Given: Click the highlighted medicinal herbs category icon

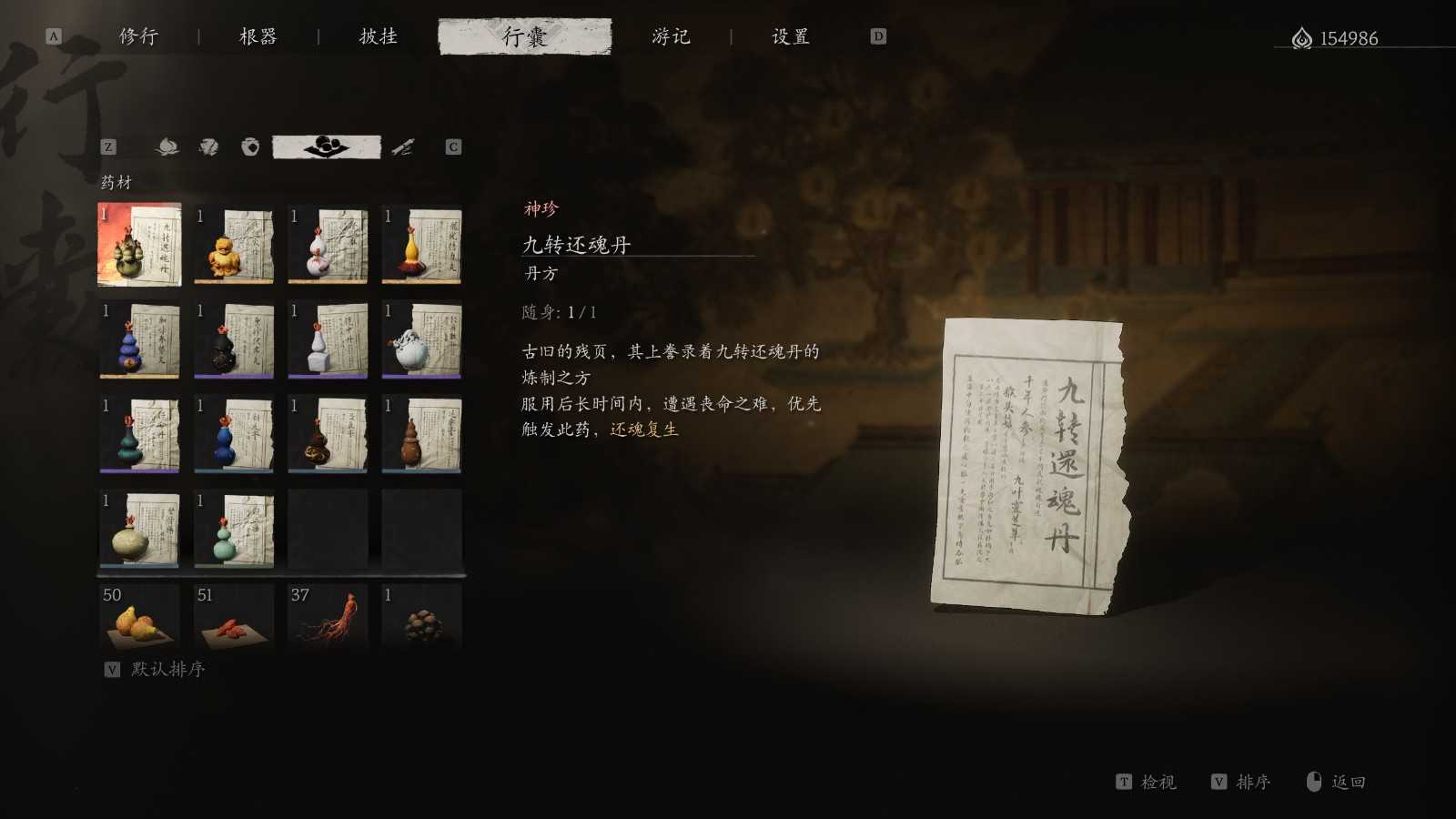Looking at the screenshot, I should [x=326, y=147].
